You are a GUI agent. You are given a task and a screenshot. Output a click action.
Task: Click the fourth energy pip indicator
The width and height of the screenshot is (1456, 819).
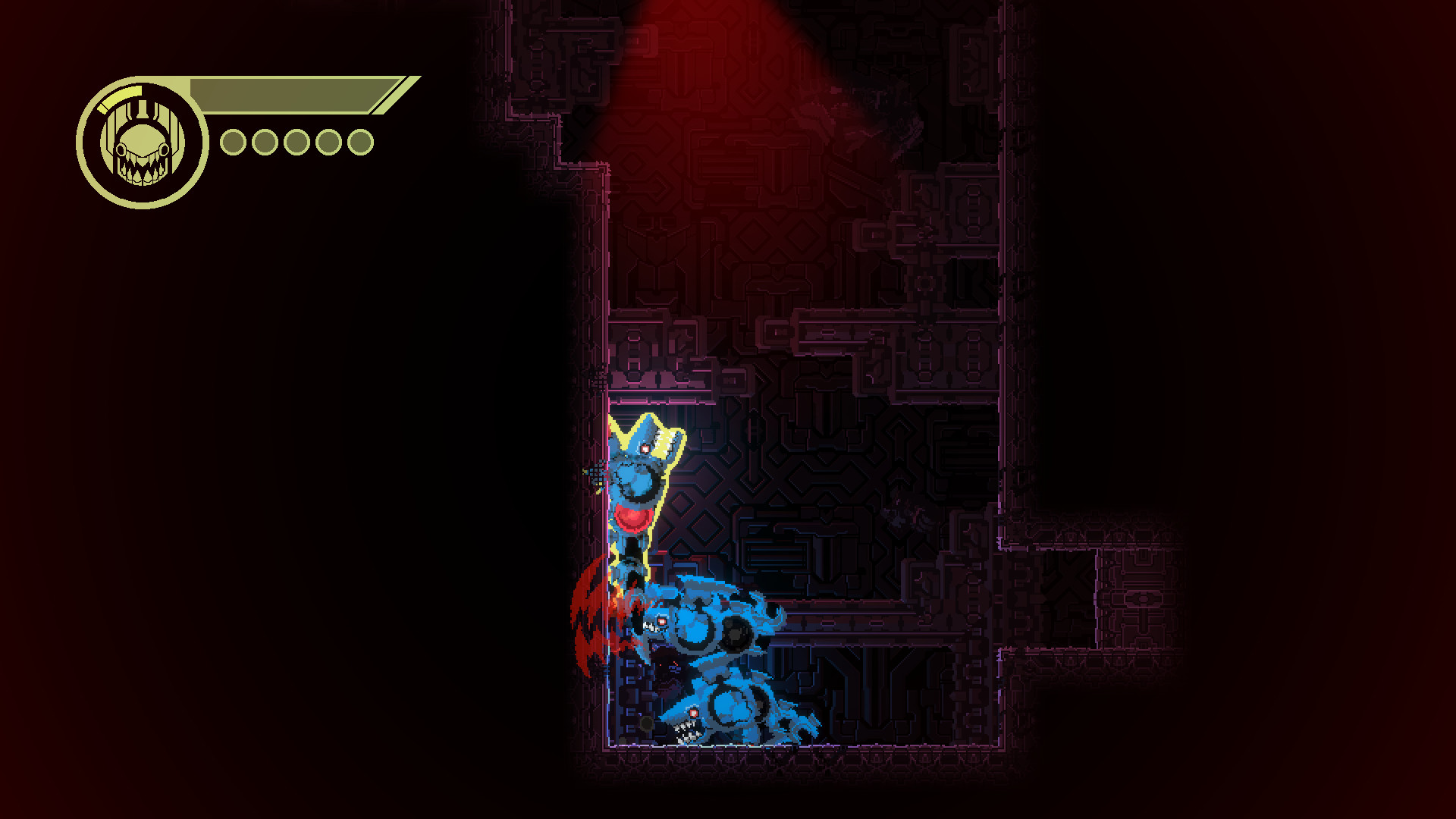(328, 141)
